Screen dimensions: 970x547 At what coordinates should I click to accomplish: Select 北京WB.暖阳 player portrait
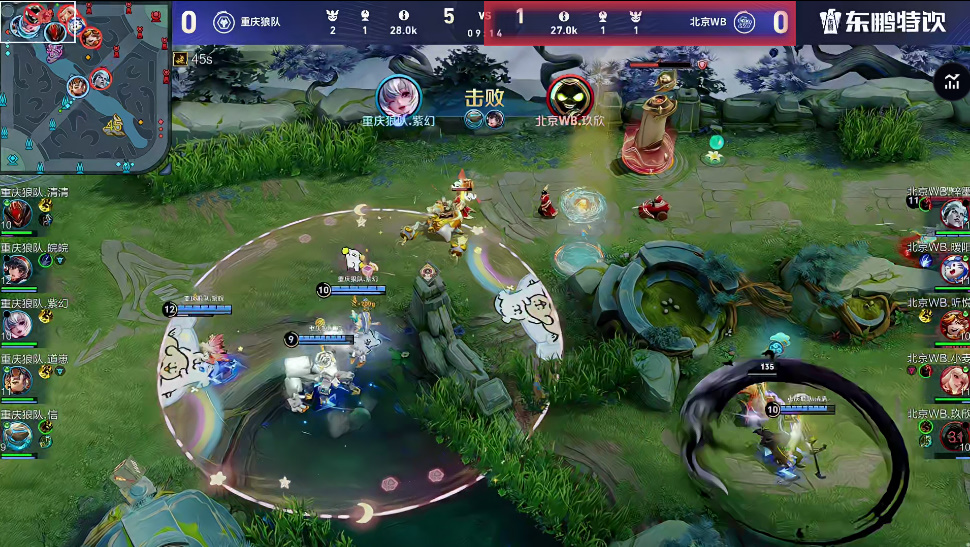click(x=954, y=268)
